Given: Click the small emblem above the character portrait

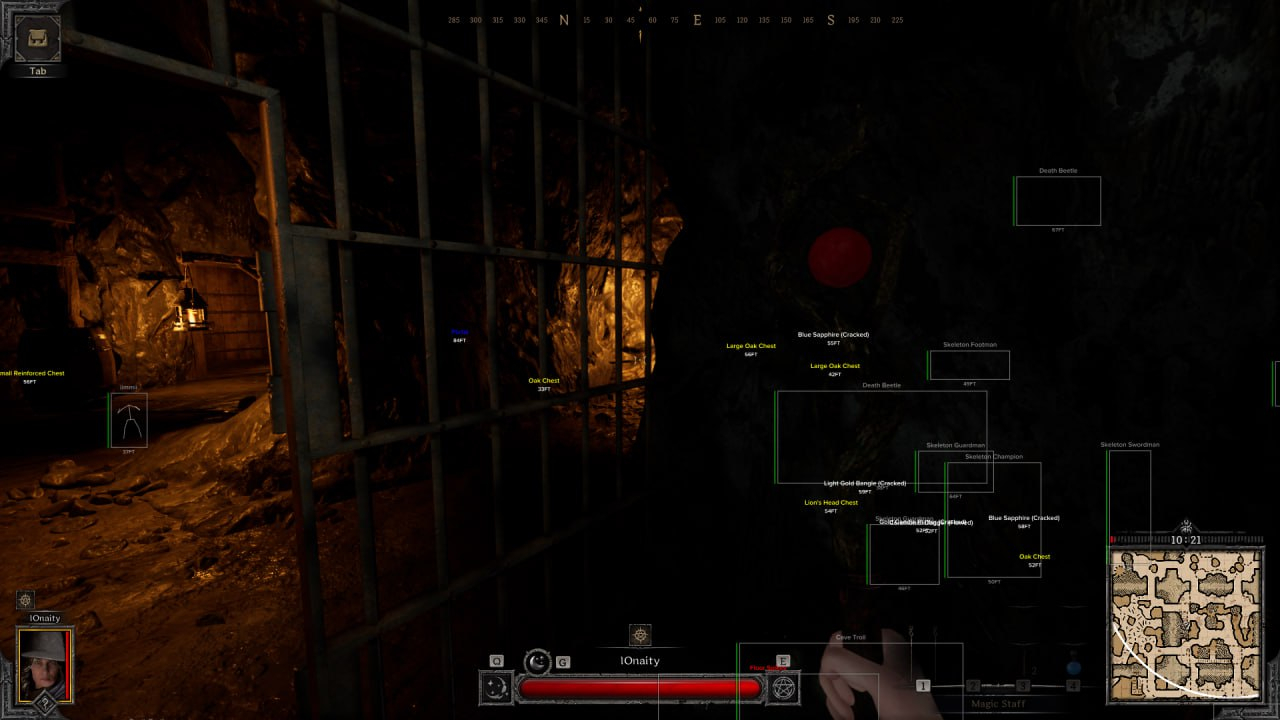Looking at the screenshot, I should point(24,601).
